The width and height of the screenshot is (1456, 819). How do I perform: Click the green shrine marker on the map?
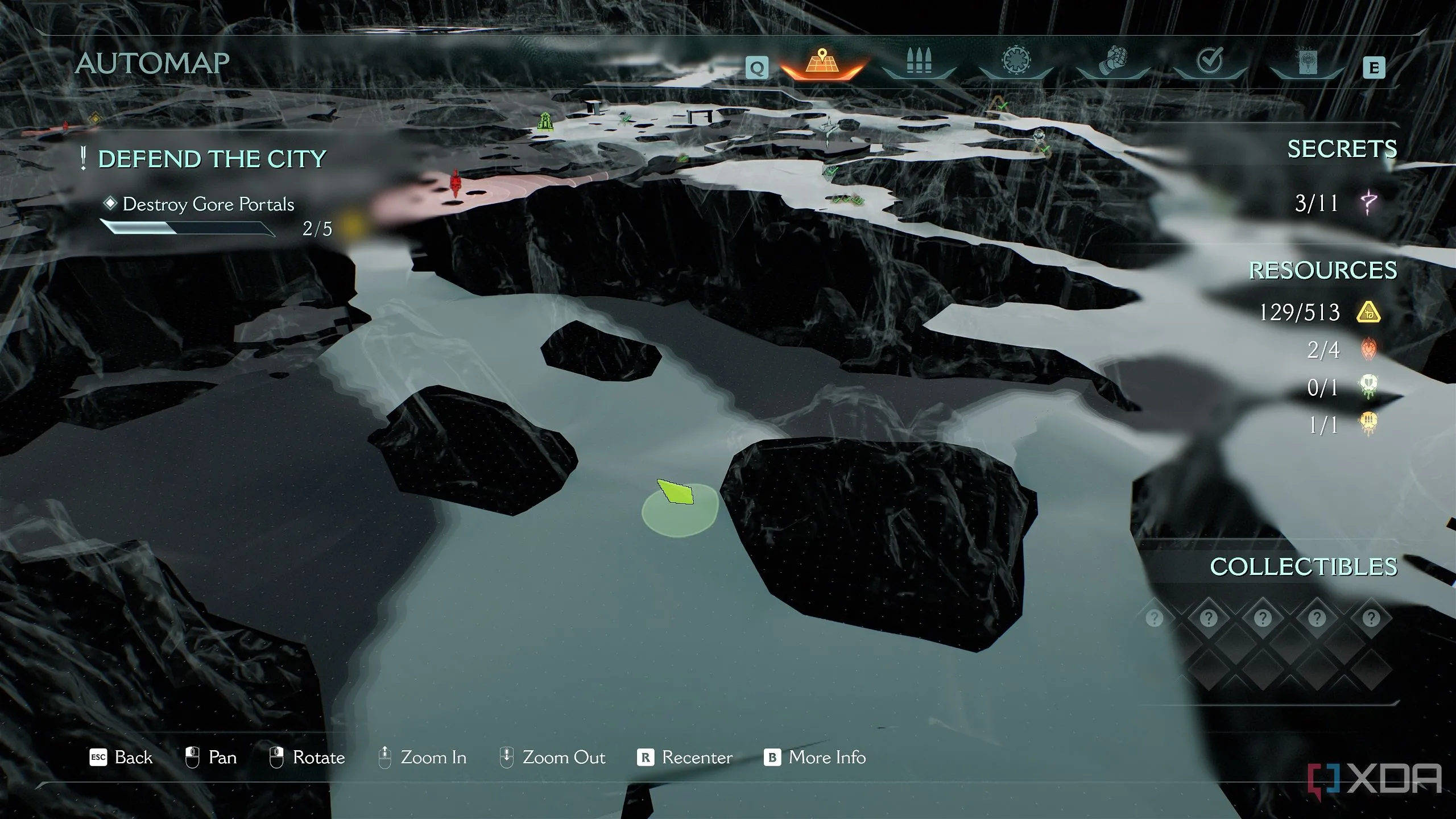pos(545,121)
